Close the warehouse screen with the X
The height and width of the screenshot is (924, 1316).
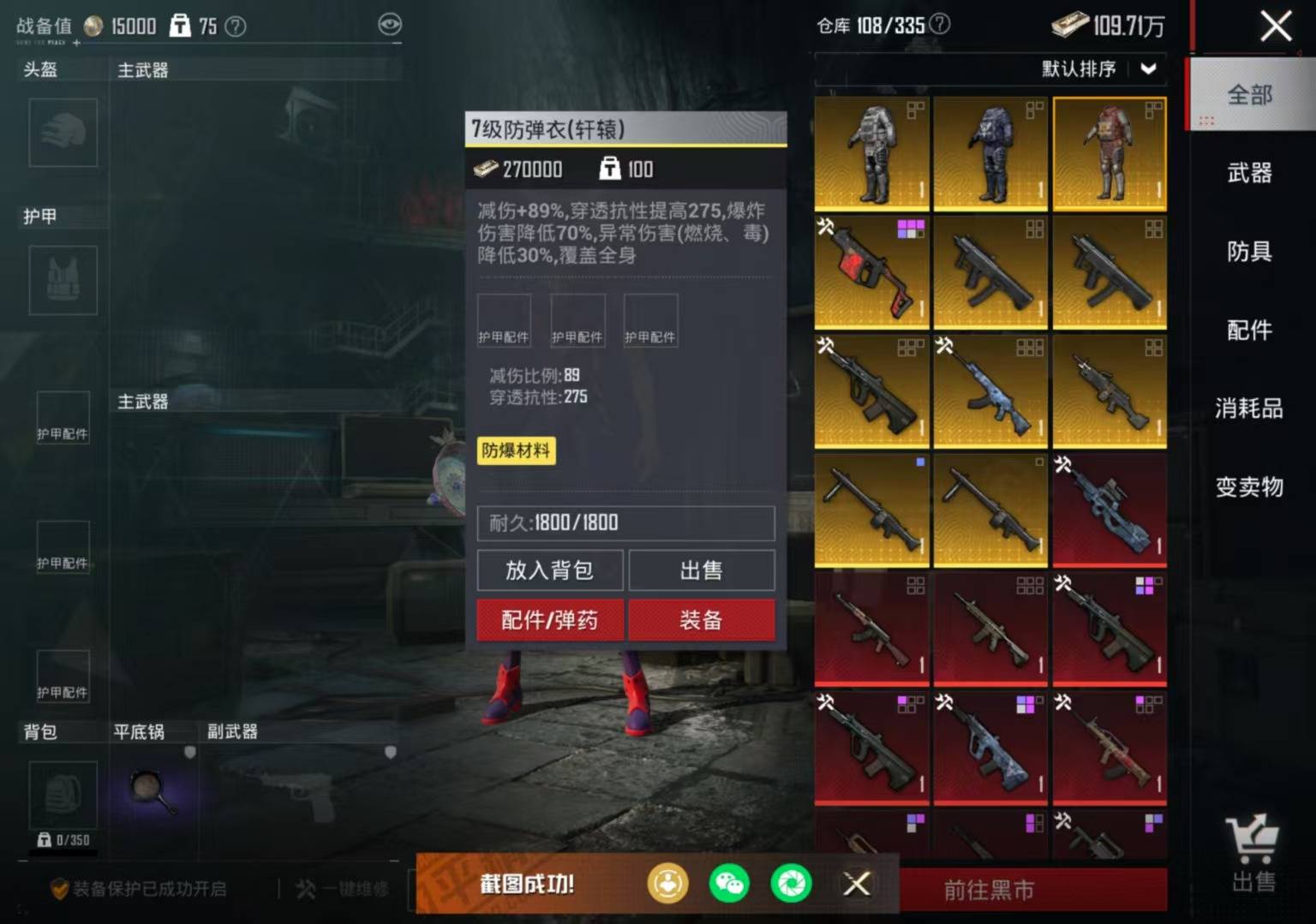coord(1276,26)
